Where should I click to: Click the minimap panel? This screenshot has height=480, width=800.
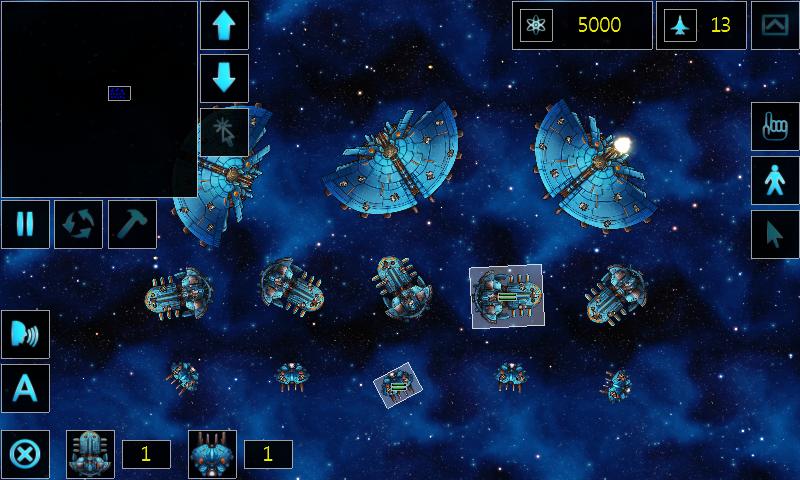(99, 99)
